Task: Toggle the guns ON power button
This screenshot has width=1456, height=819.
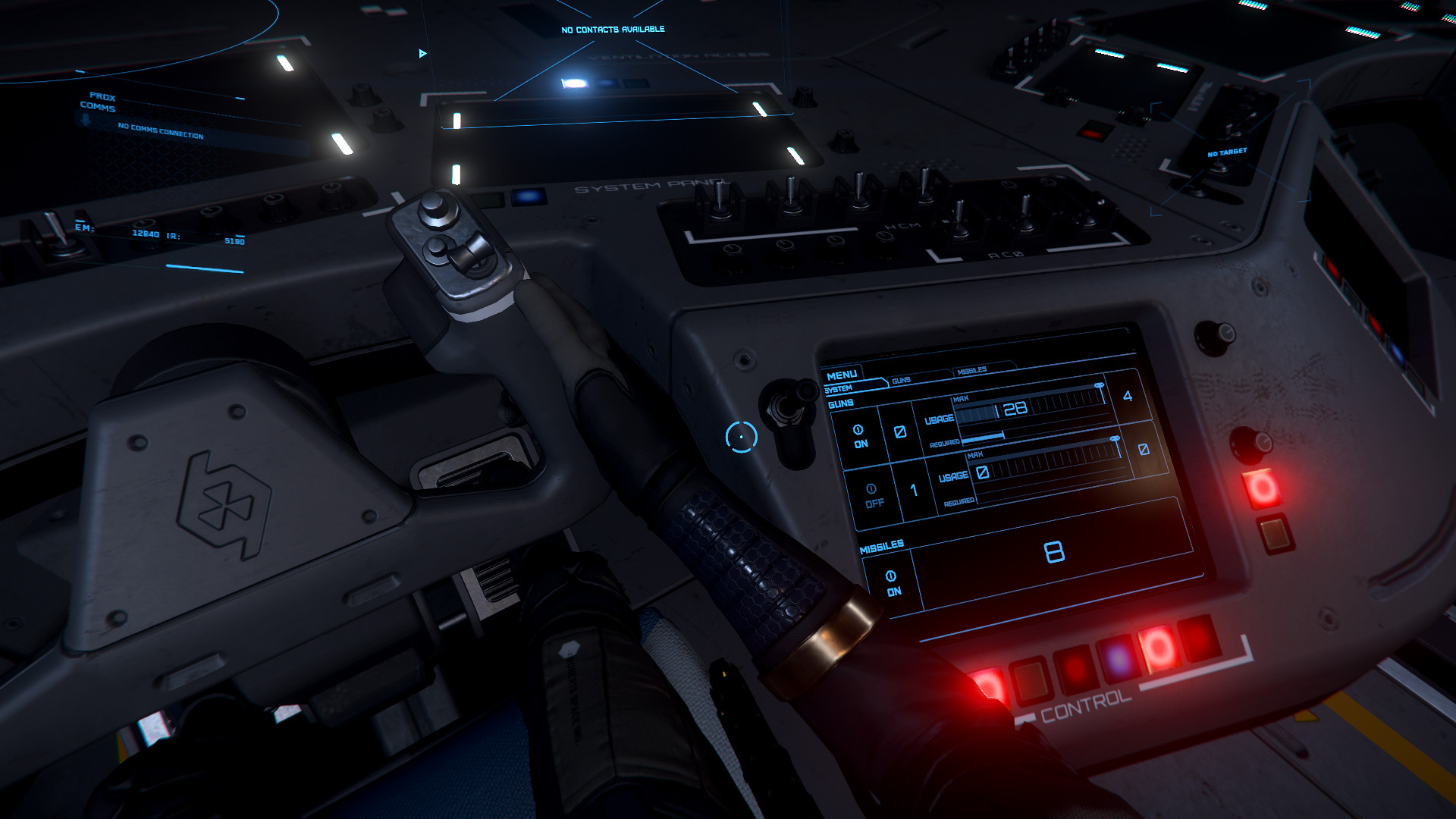Action: click(x=859, y=437)
